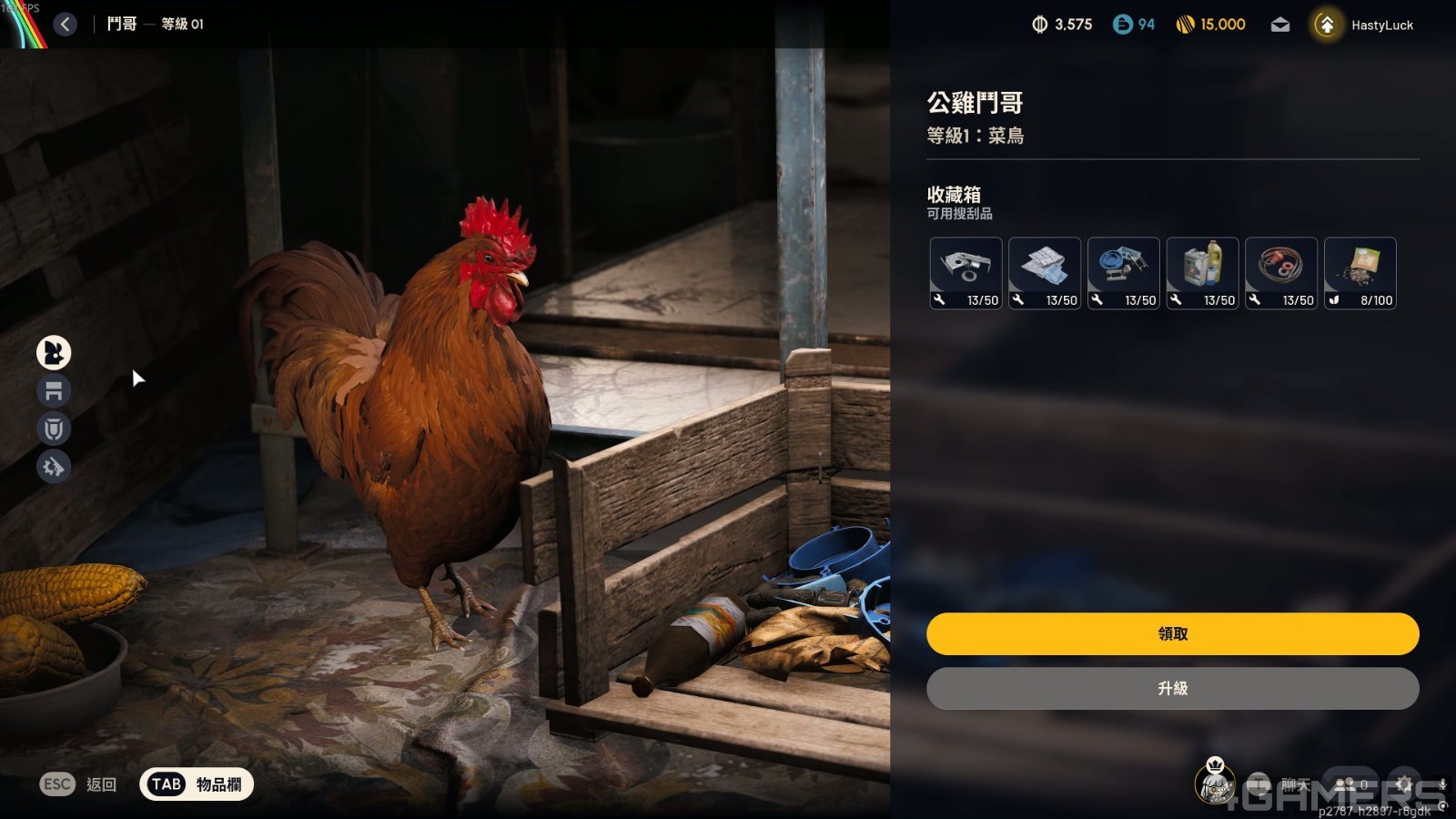Go back with the top-left arrow
This screenshot has width=1456, height=819.
point(65,25)
